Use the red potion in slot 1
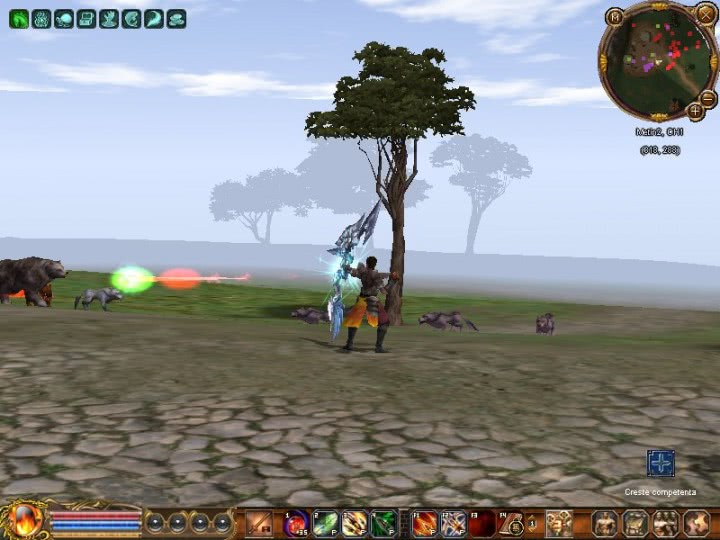Viewport: 720px width, 540px height. [x=297, y=523]
